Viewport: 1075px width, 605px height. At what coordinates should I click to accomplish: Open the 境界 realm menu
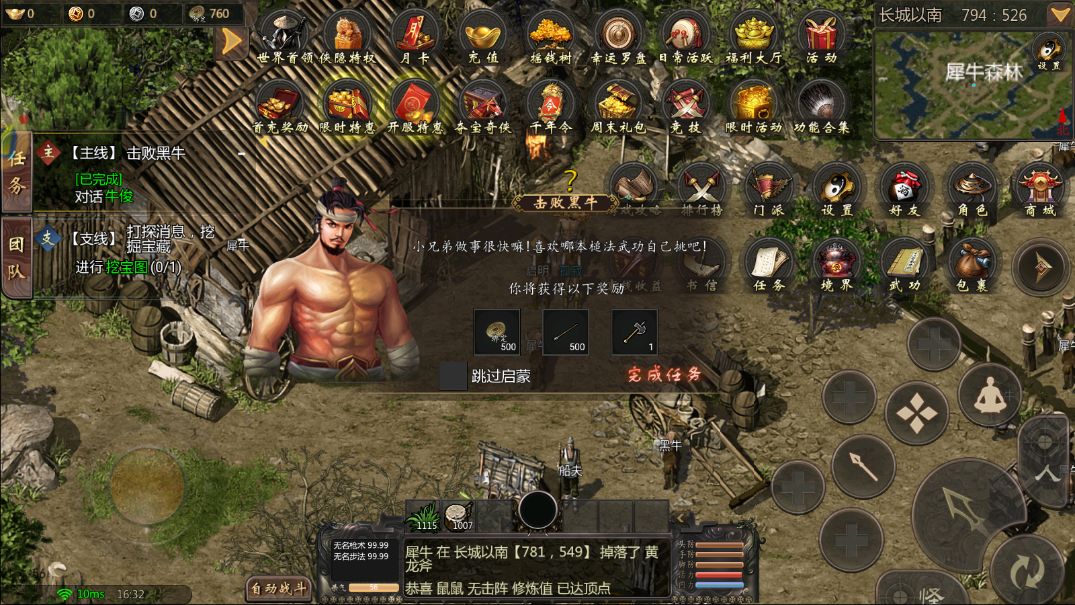[837, 263]
